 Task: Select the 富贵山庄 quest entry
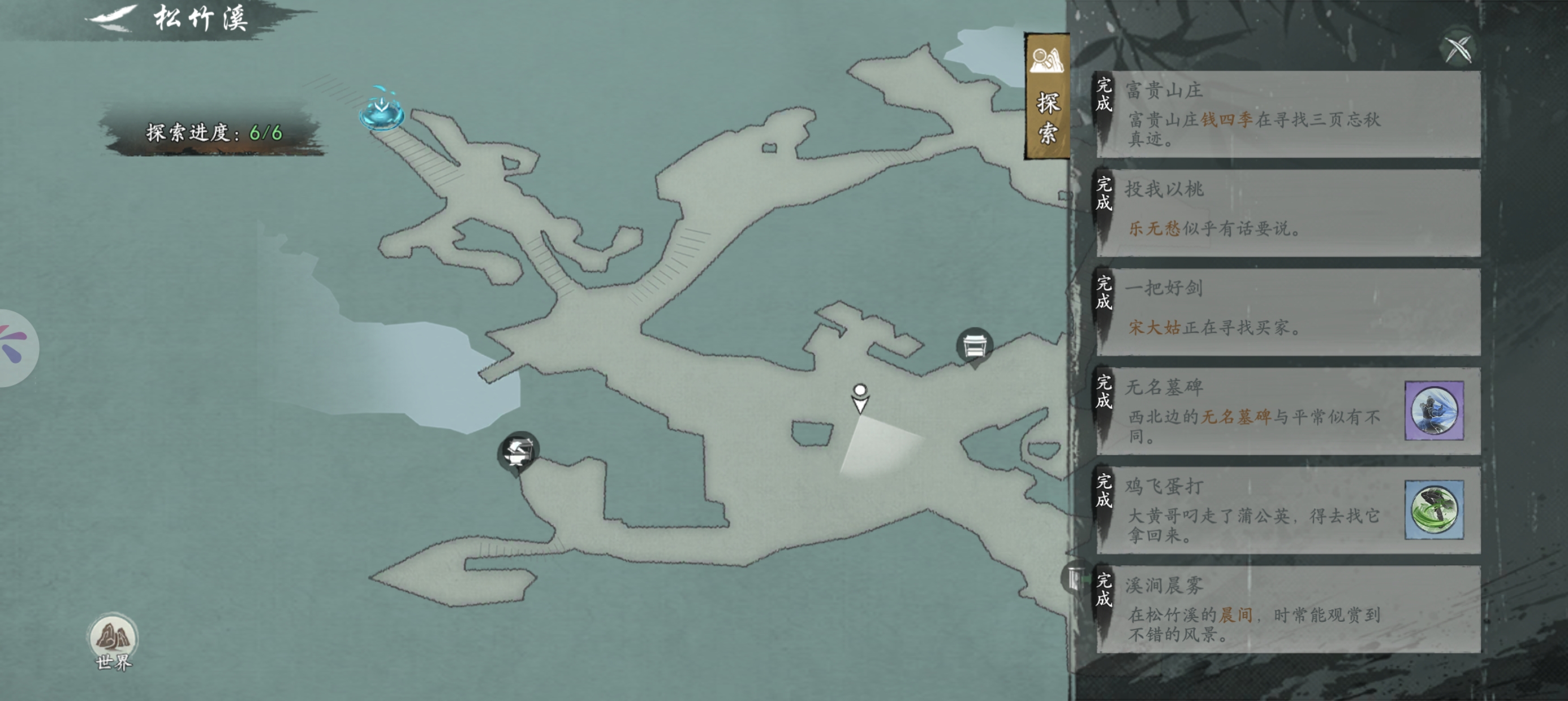[1287, 114]
